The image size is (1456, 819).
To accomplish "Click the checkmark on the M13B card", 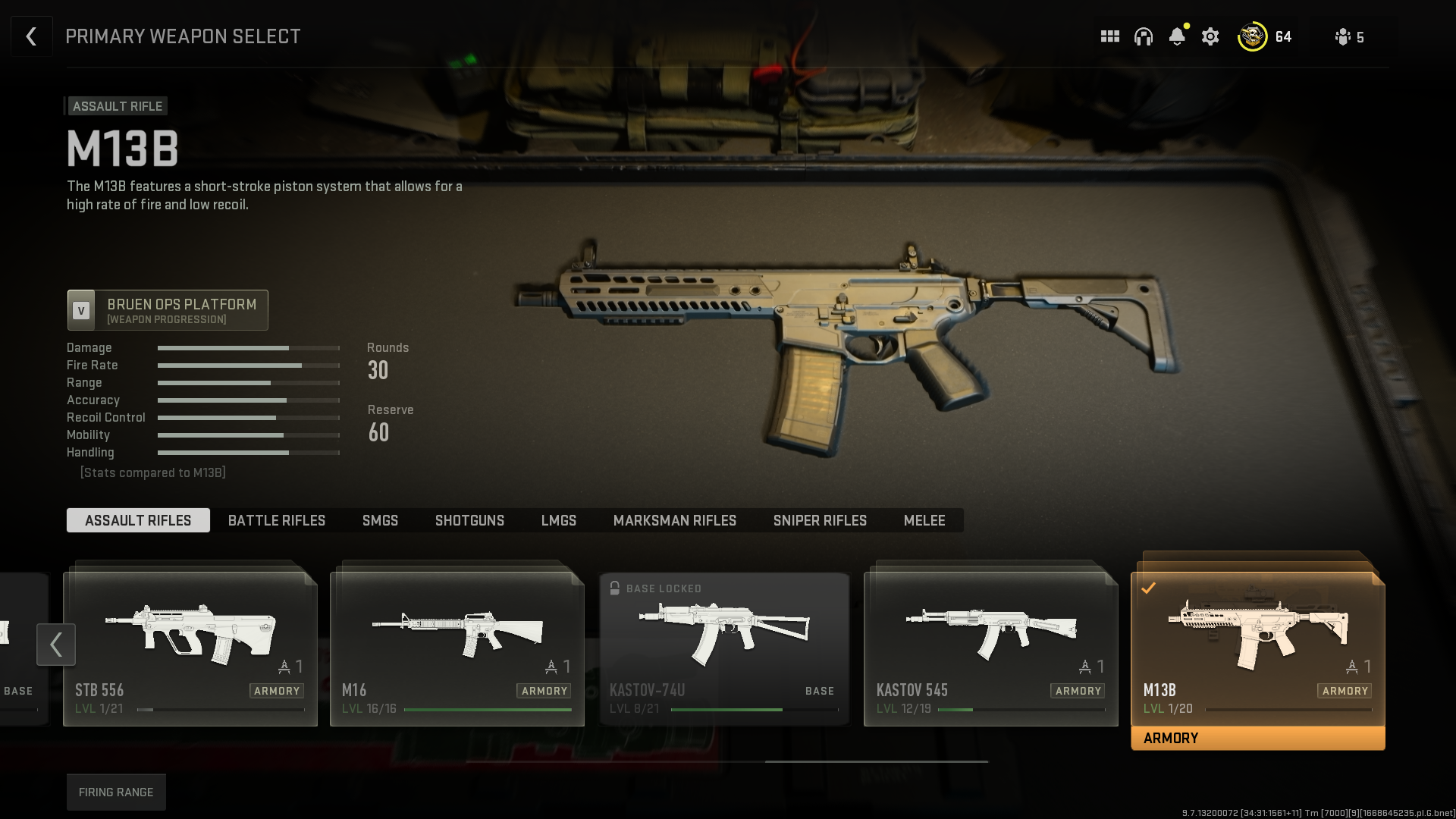I will 1150,587.
